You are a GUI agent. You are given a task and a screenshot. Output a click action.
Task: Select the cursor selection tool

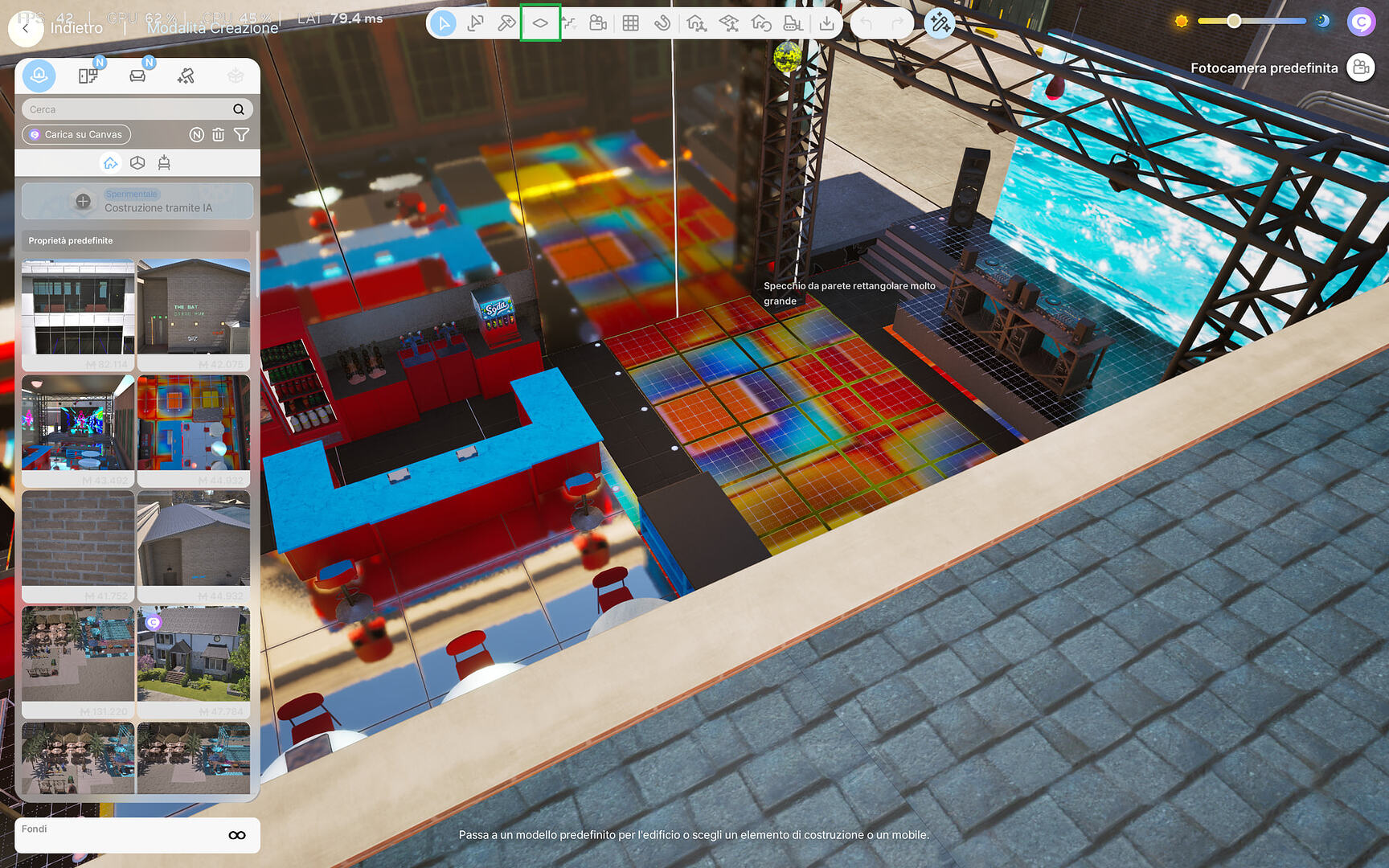click(445, 23)
